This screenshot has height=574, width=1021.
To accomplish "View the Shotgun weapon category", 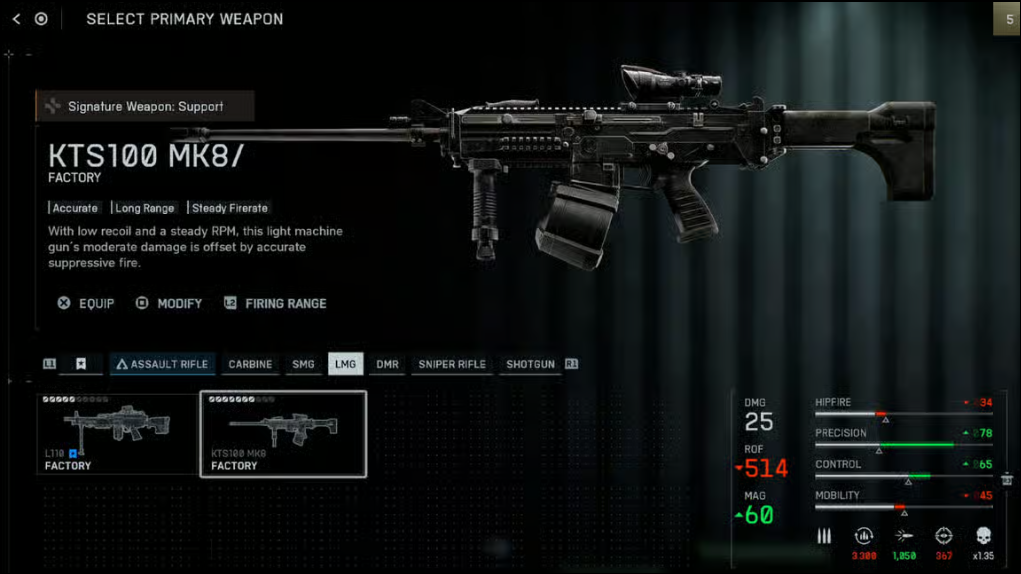I will point(530,364).
